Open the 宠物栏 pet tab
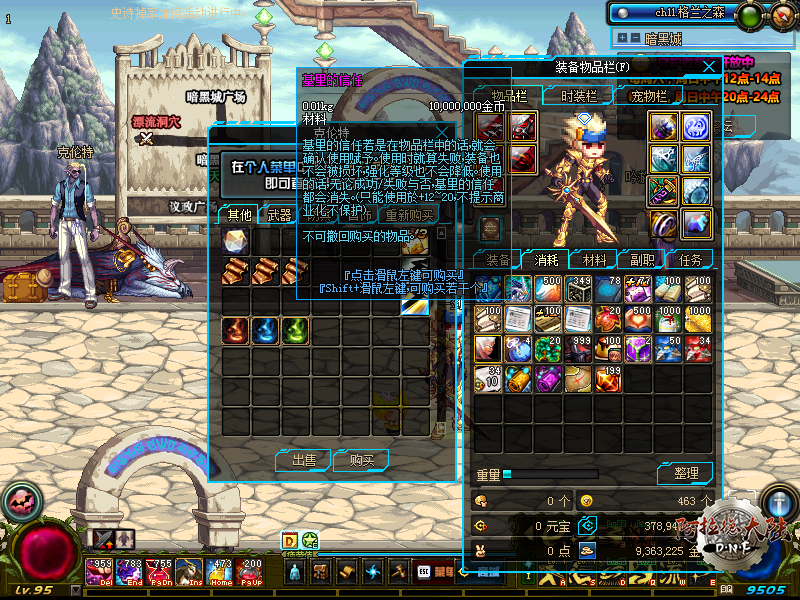The image size is (800, 600). [648, 96]
